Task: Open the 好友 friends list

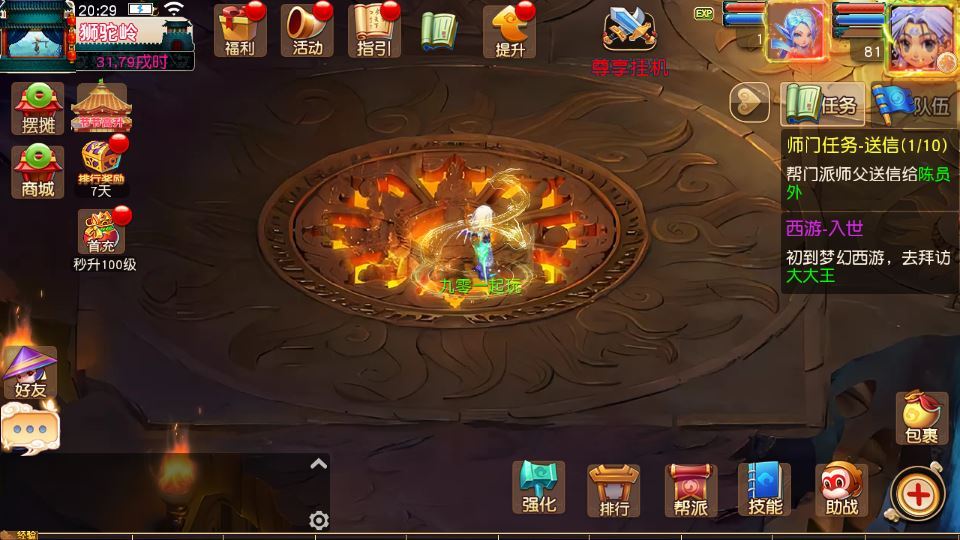Action: [x=30, y=371]
